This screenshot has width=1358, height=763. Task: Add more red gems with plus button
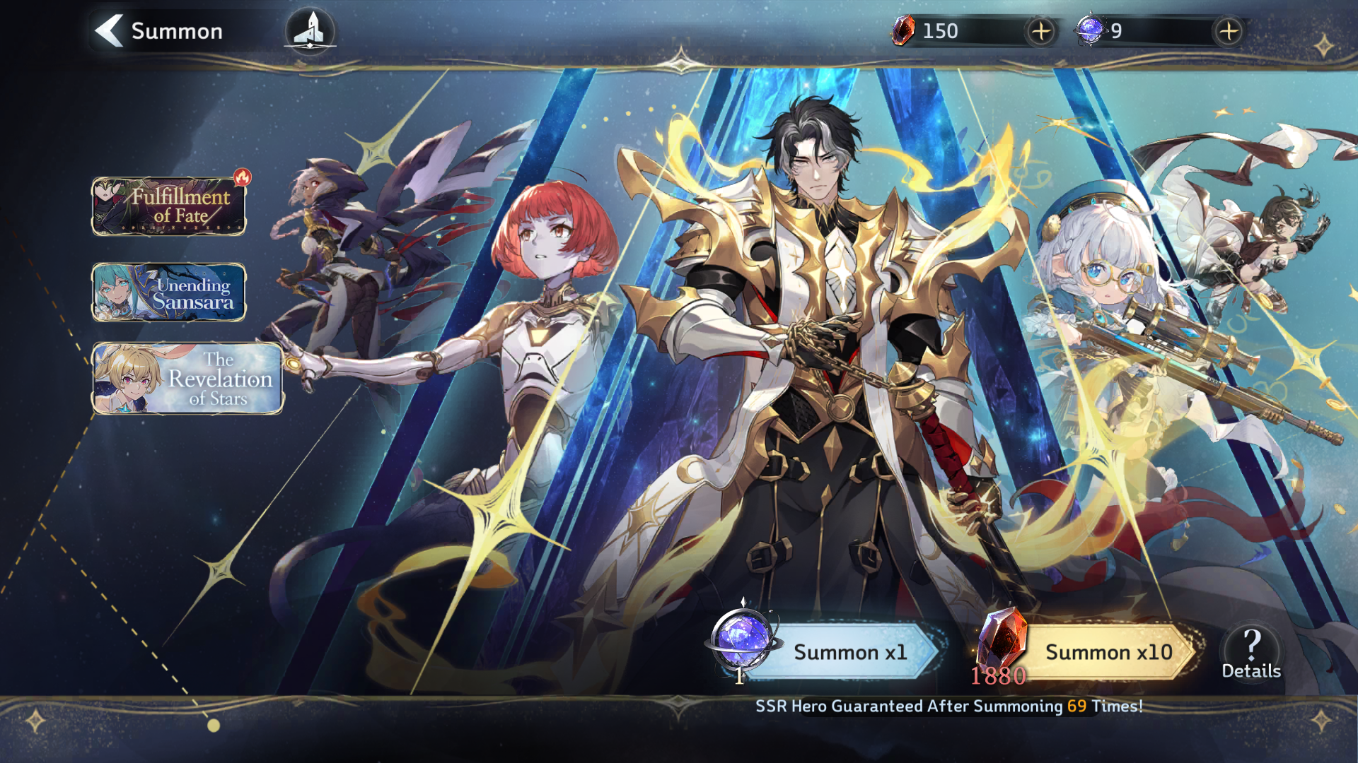(x=1041, y=31)
